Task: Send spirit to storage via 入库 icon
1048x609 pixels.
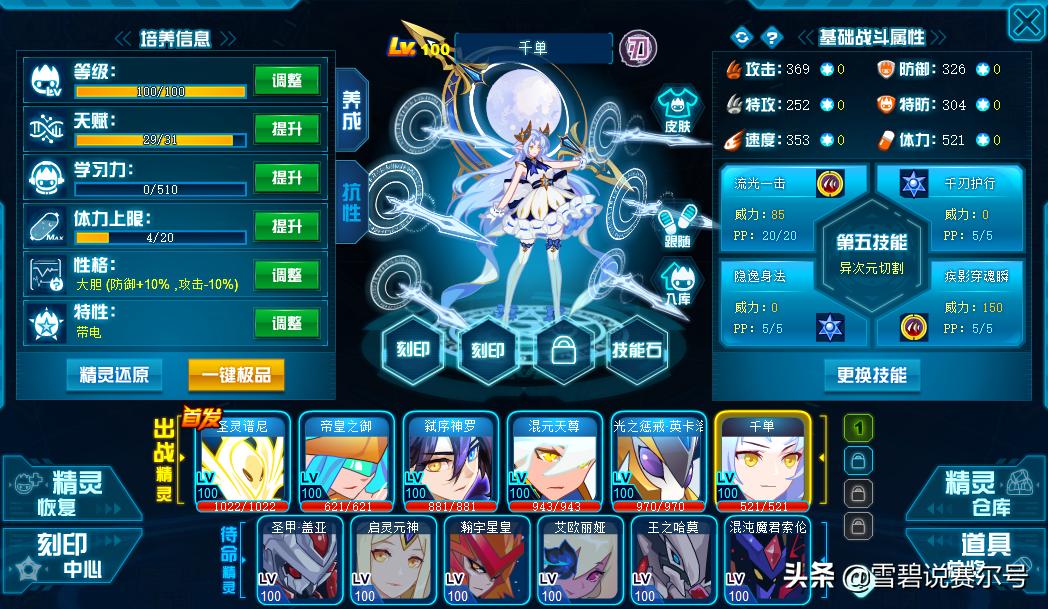Action: click(678, 282)
